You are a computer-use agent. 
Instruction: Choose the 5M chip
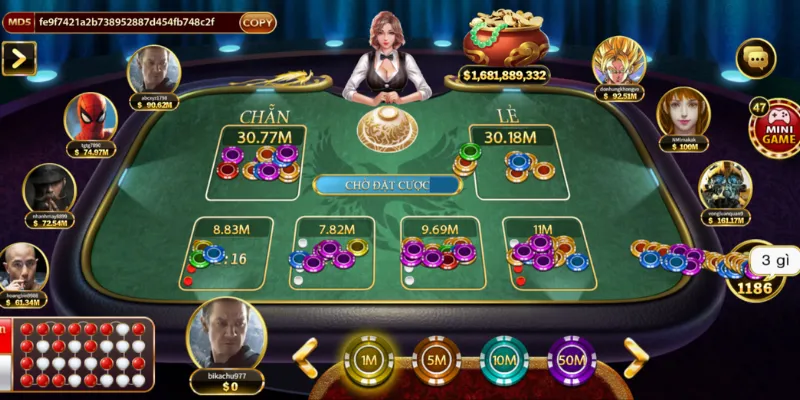436,359
